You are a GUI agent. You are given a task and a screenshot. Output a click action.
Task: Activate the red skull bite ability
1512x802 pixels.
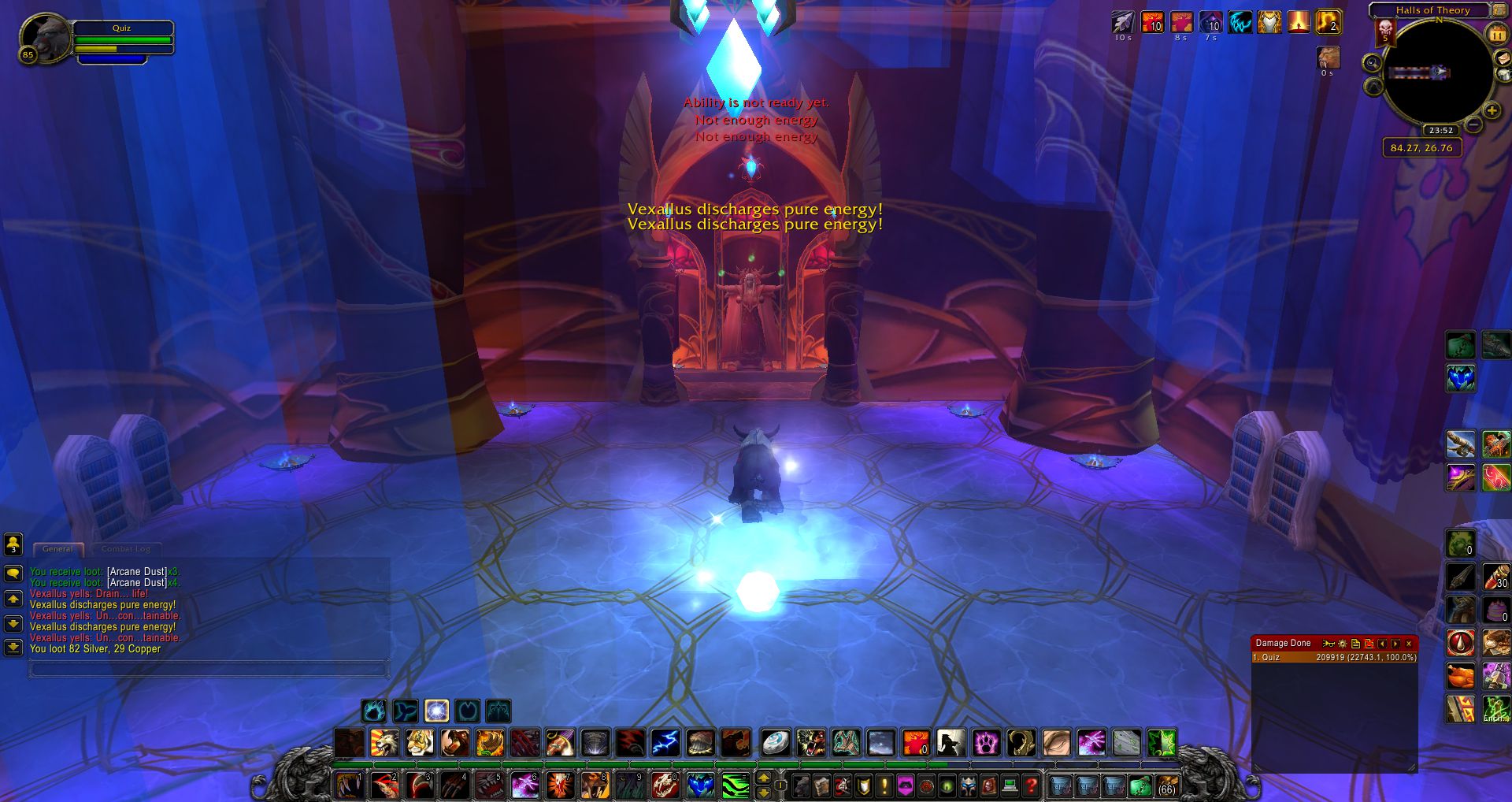point(665,785)
